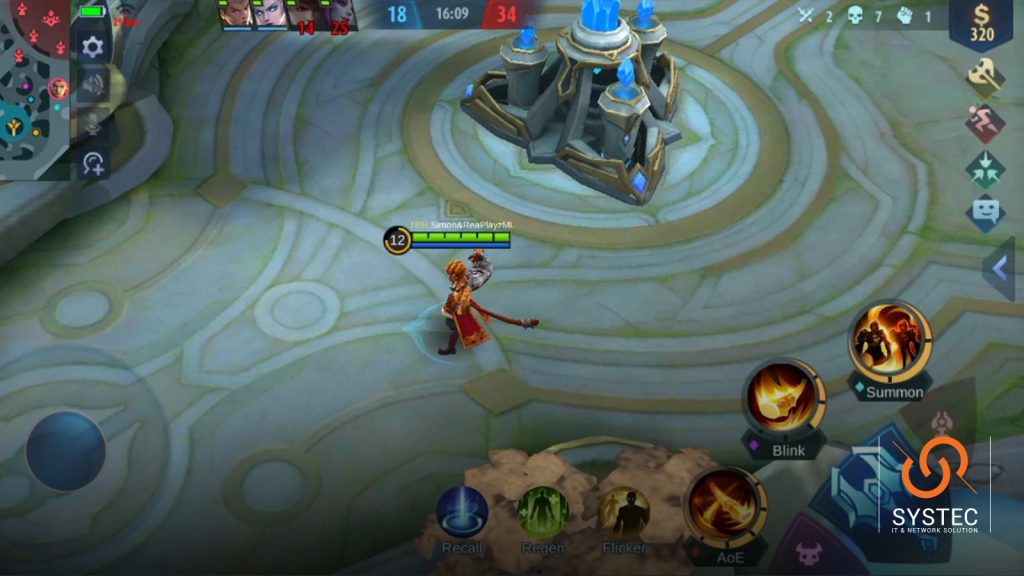The width and height of the screenshot is (1024, 576).
Task: Click the virtual movement joystick
Action: (x=66, y=451)
